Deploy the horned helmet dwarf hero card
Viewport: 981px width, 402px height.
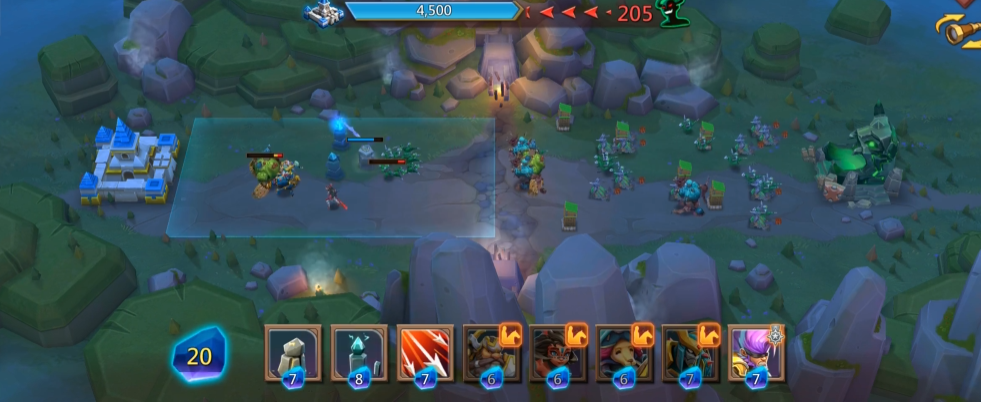(x=491, y=353)
